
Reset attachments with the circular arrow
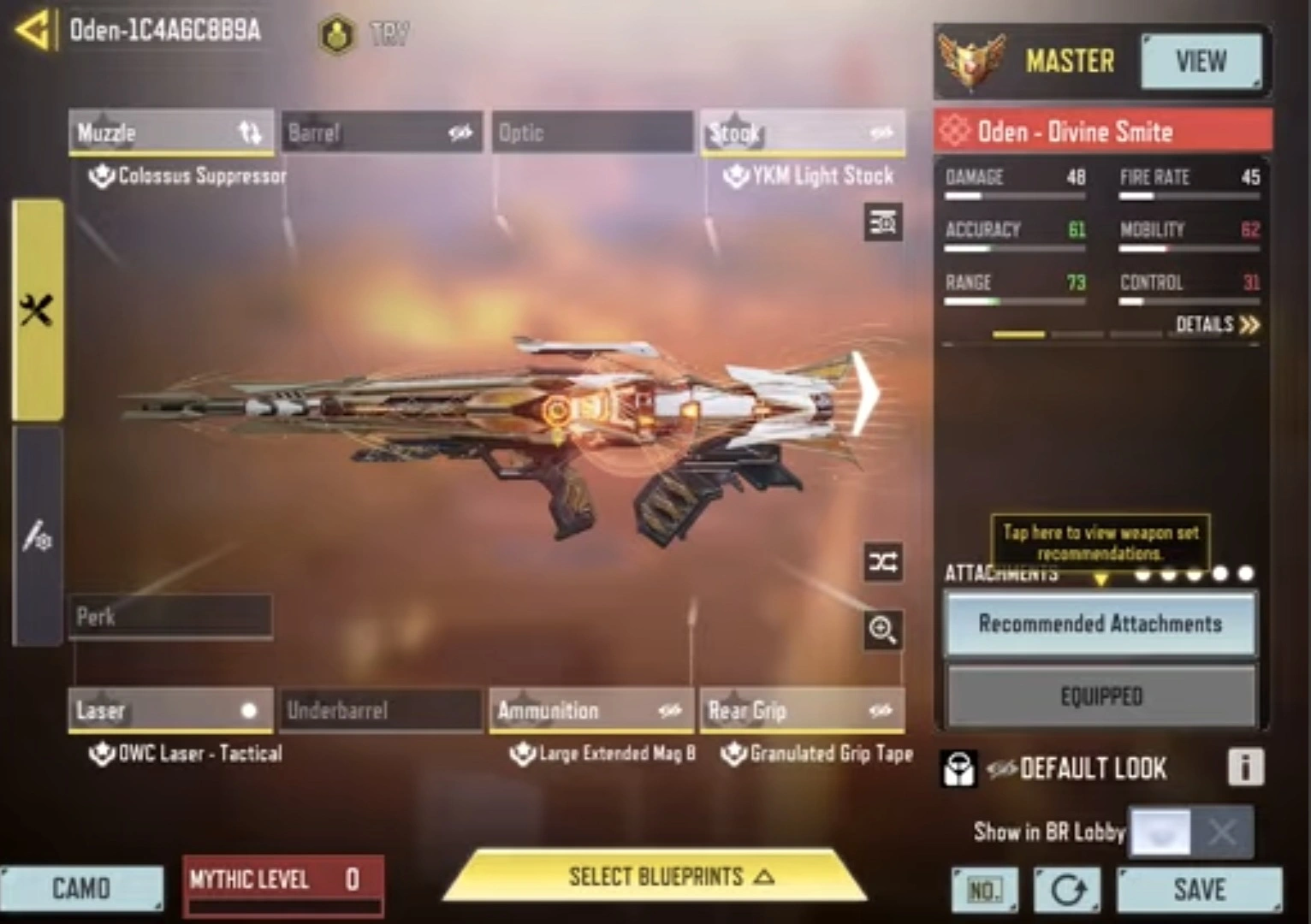(1066, 891)
